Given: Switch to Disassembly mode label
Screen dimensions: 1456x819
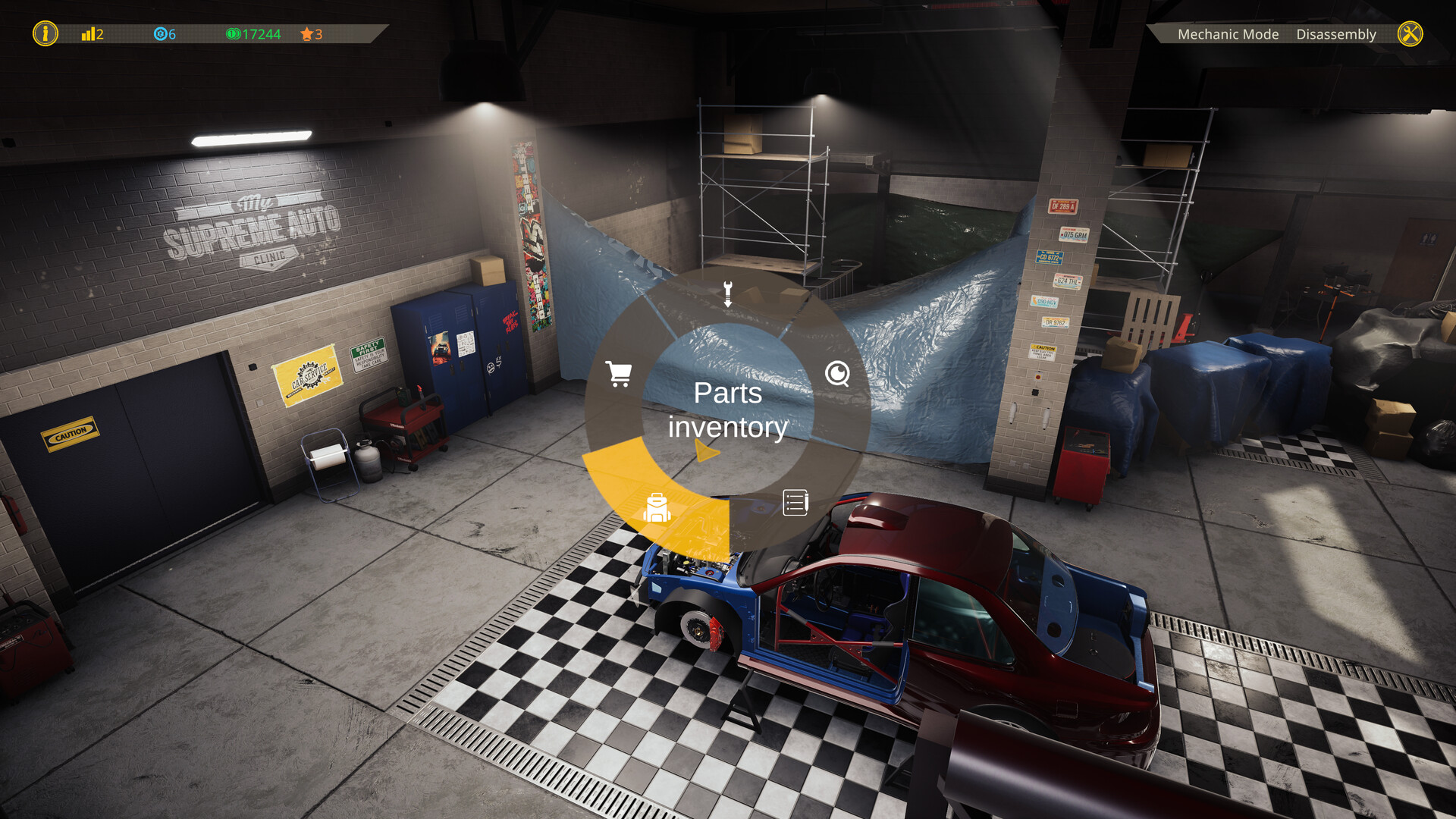Looking at the screenshot, I should [x=1336, y=34].
